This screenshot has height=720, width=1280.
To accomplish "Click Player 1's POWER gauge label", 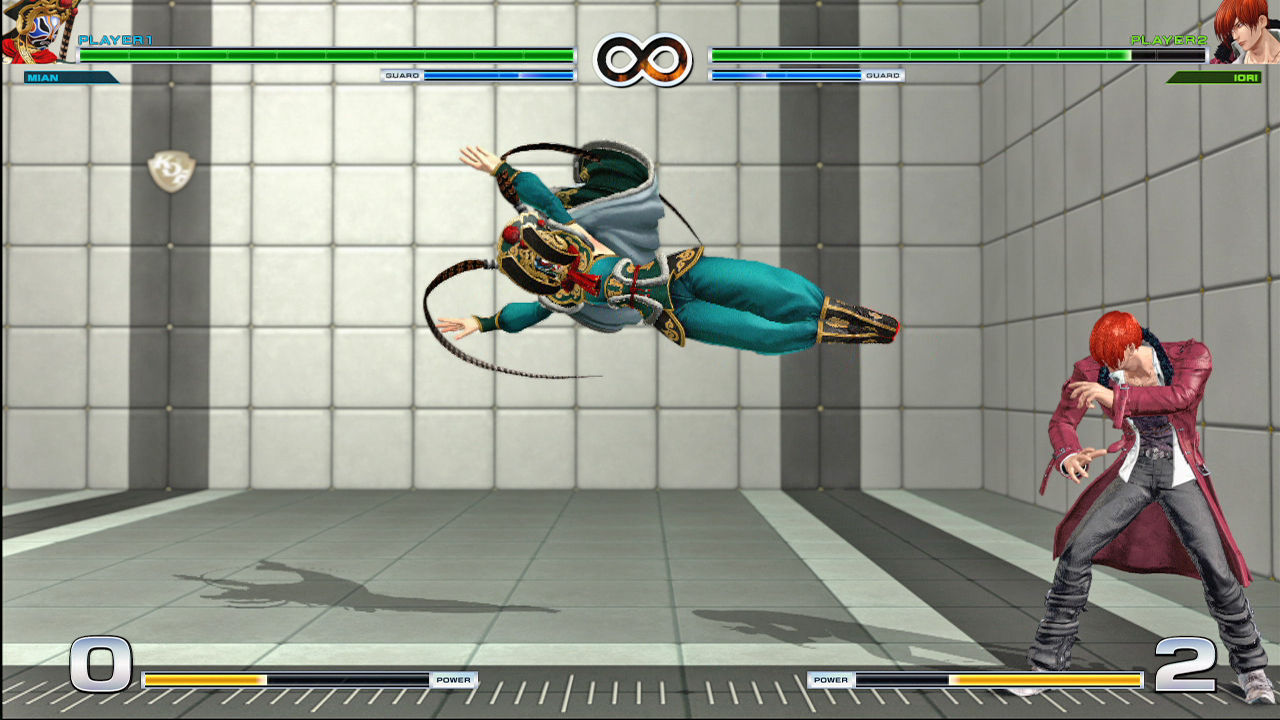I will [x=455, y=678].
